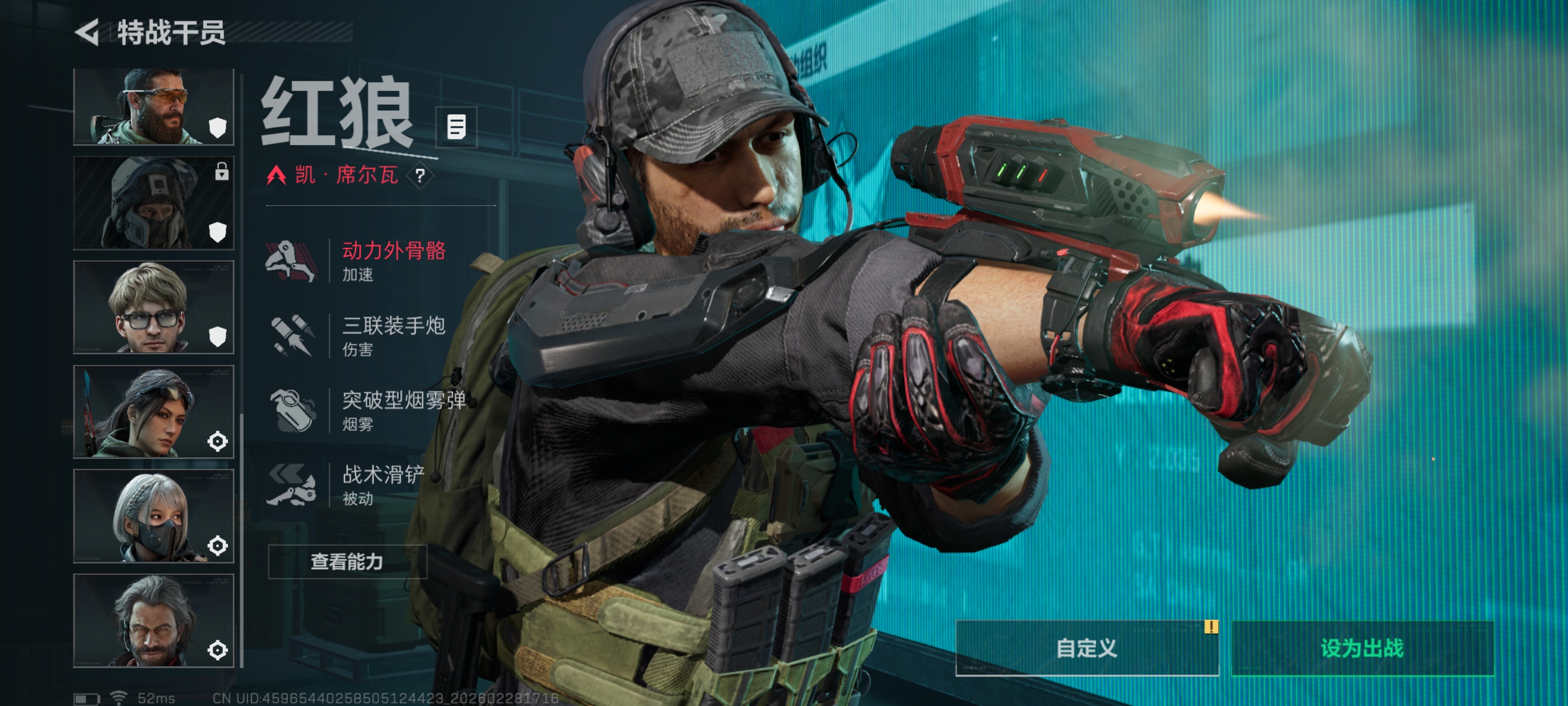This screenshot has width=1568, height=706.
Task: Select the gray-haired bearded older operator
Action: [153, 620]
